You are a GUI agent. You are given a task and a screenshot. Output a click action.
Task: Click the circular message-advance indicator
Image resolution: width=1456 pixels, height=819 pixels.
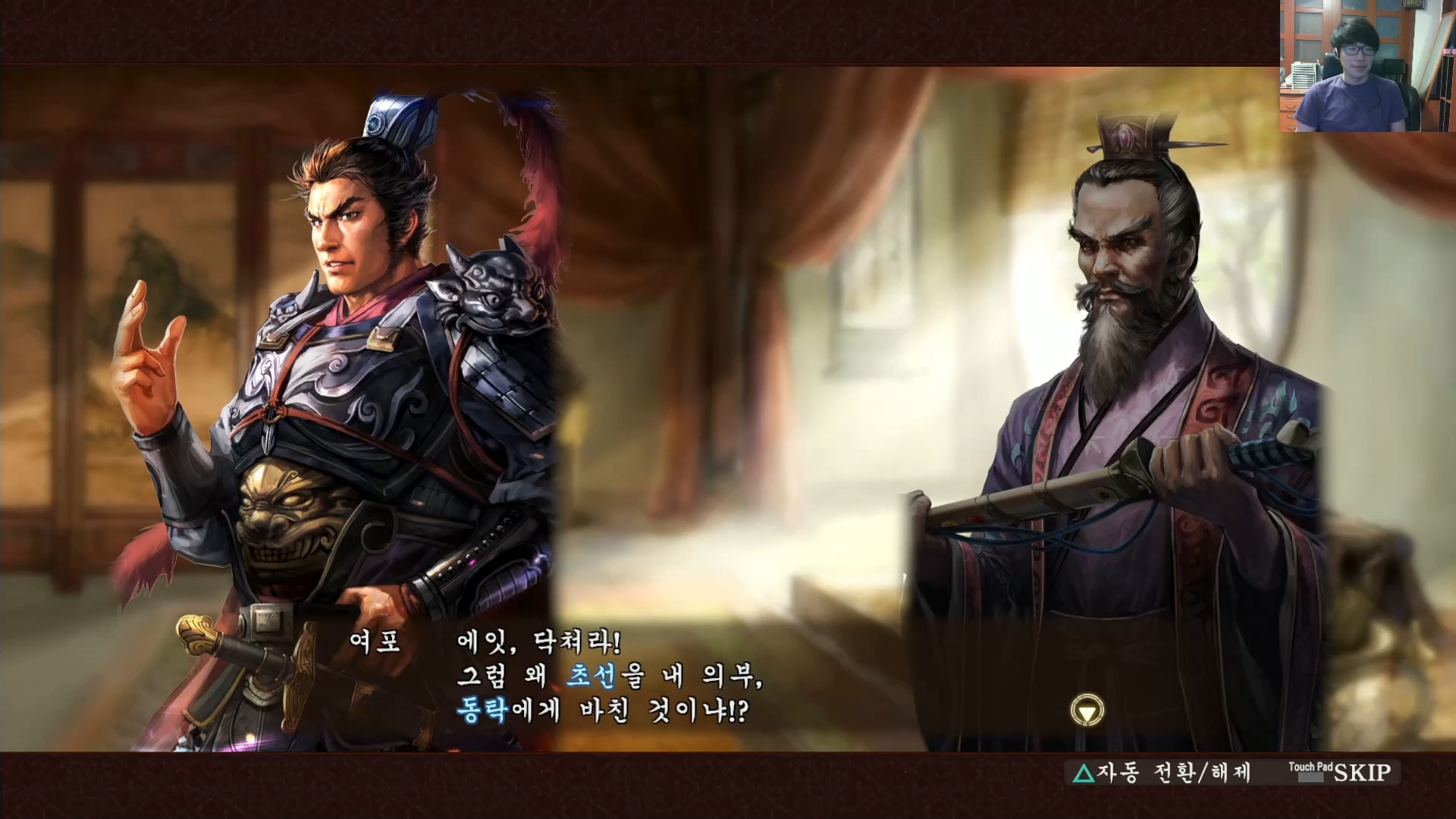(x=1086, y=711)
